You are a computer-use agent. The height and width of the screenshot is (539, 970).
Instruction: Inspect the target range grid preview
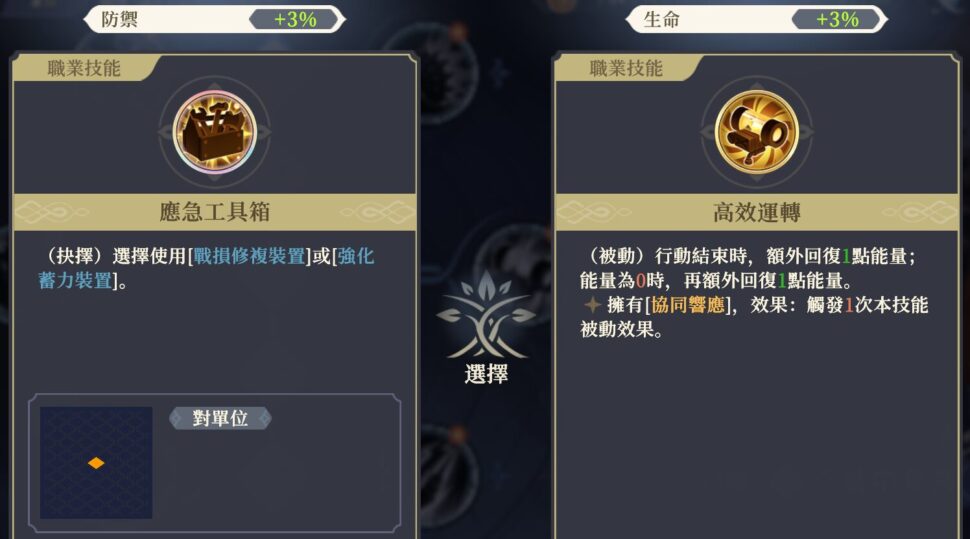point(96,462)
